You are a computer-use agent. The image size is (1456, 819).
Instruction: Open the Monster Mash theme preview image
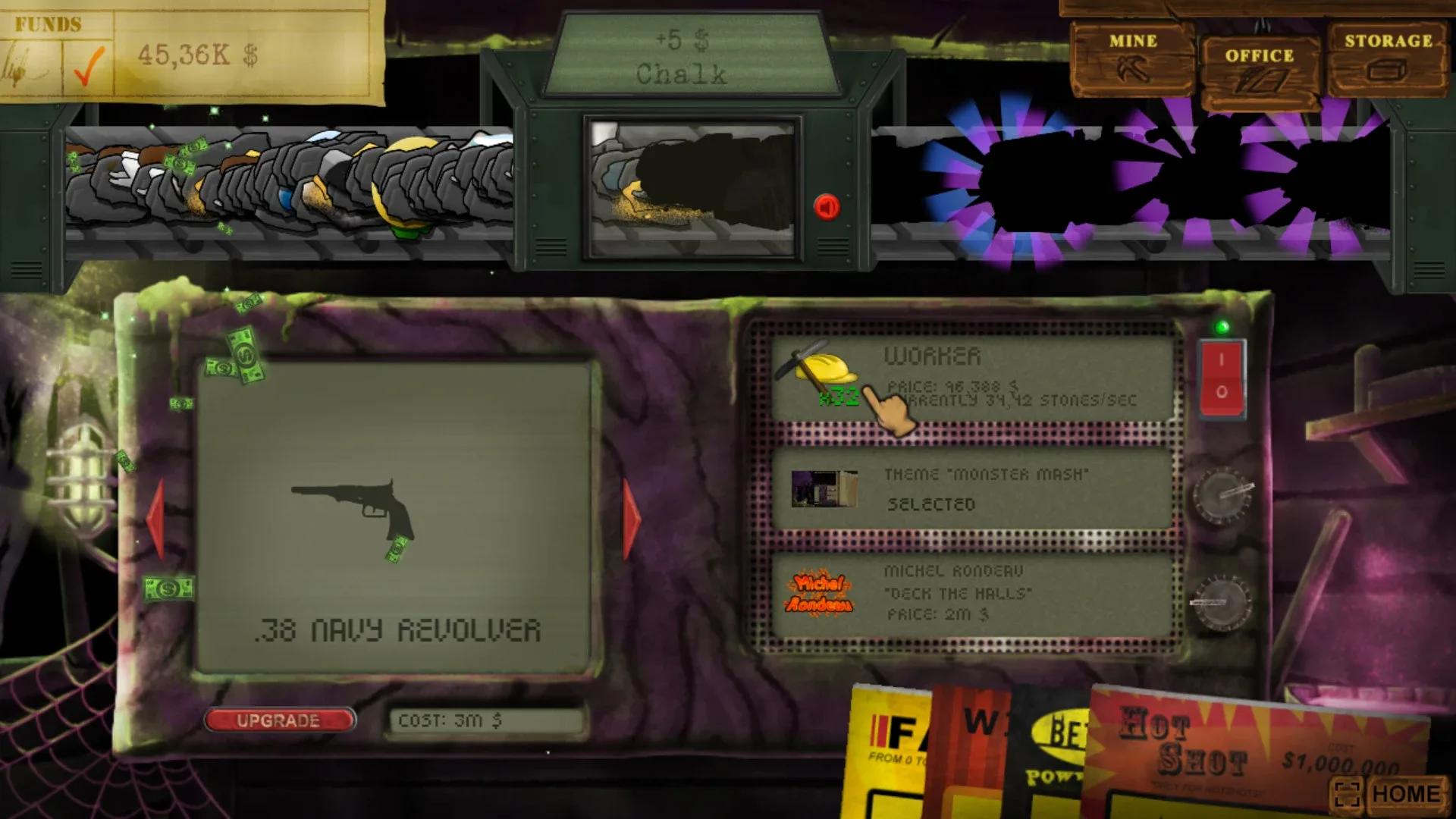pos(824,489)
